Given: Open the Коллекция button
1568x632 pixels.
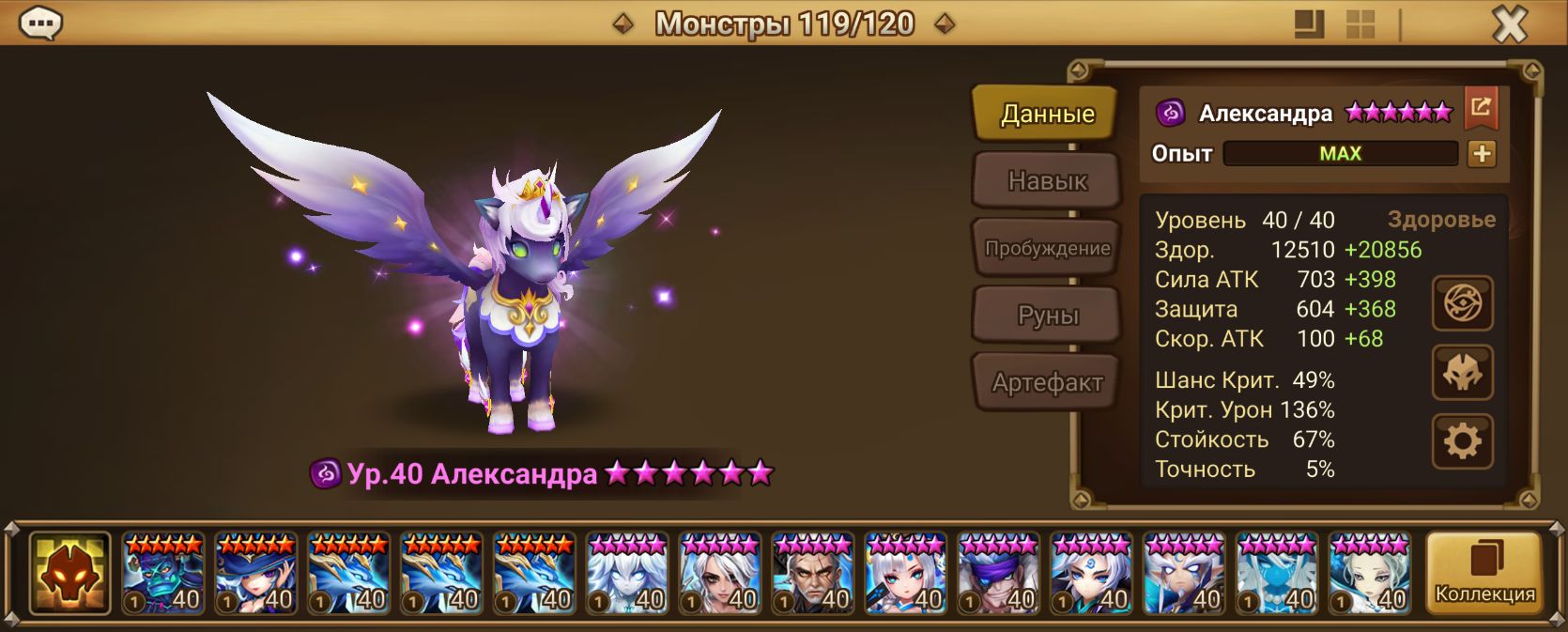Looking at the screenshot, I should coord(1483,574).
